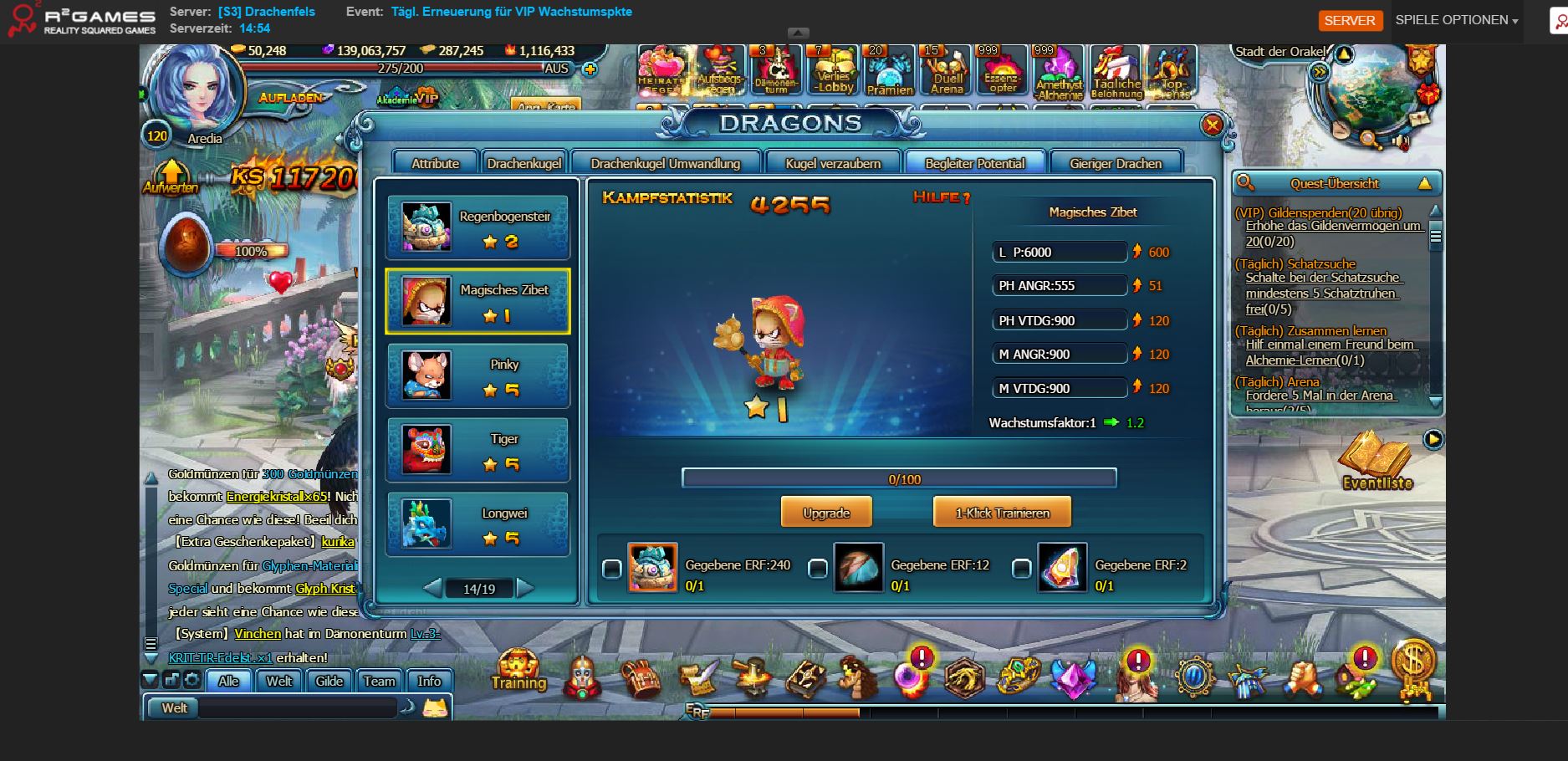1568x761 pixels.
Task: Activate 1-Klick Trainieren
Action: click(x=1002, y=513)
